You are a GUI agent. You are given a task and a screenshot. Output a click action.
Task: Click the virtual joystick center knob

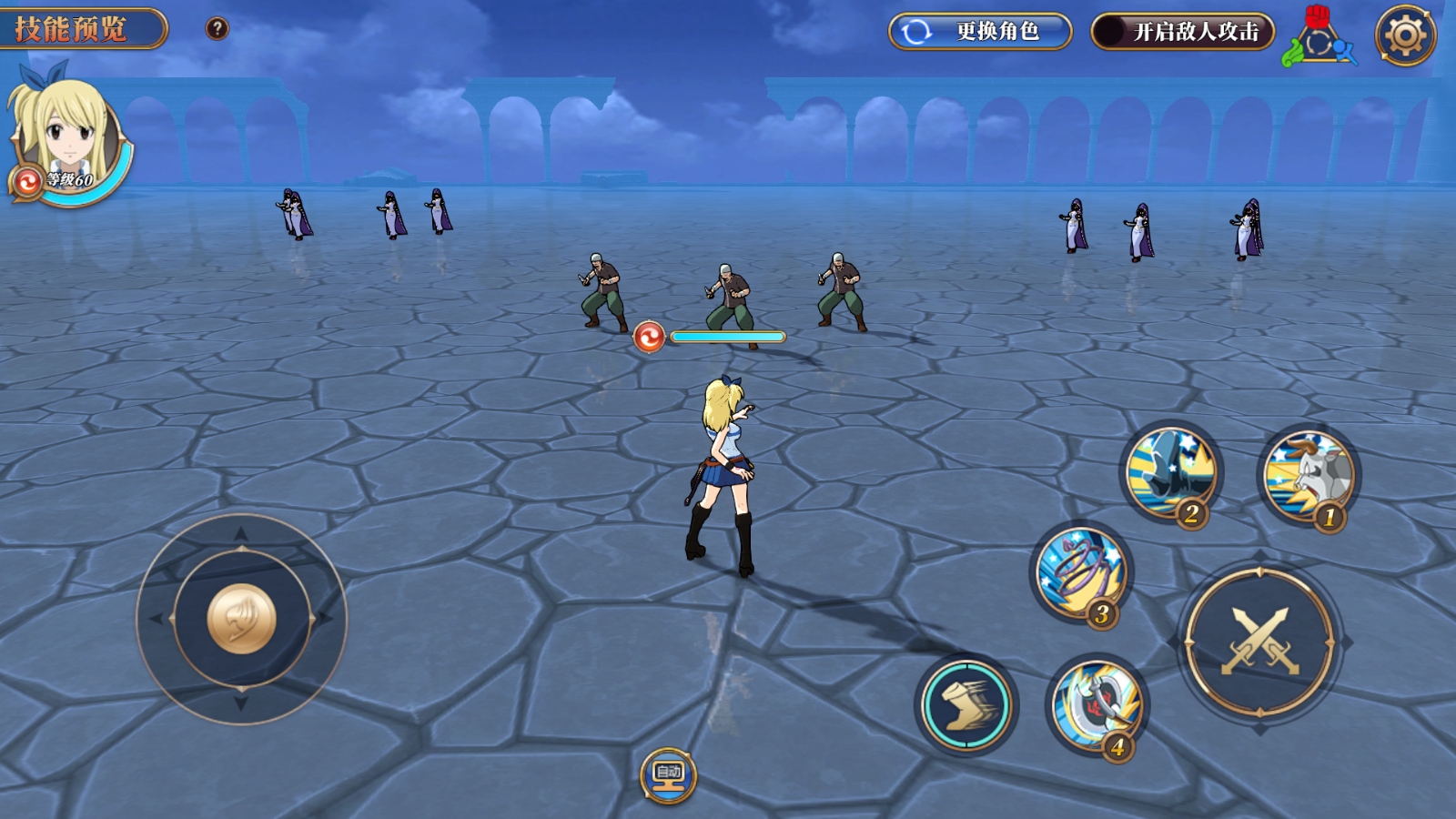[241, 619]
